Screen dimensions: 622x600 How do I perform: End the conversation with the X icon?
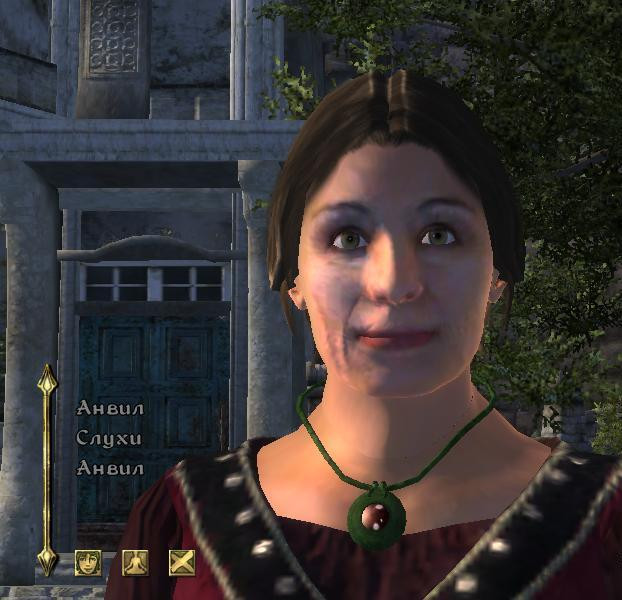coord(181,563)
